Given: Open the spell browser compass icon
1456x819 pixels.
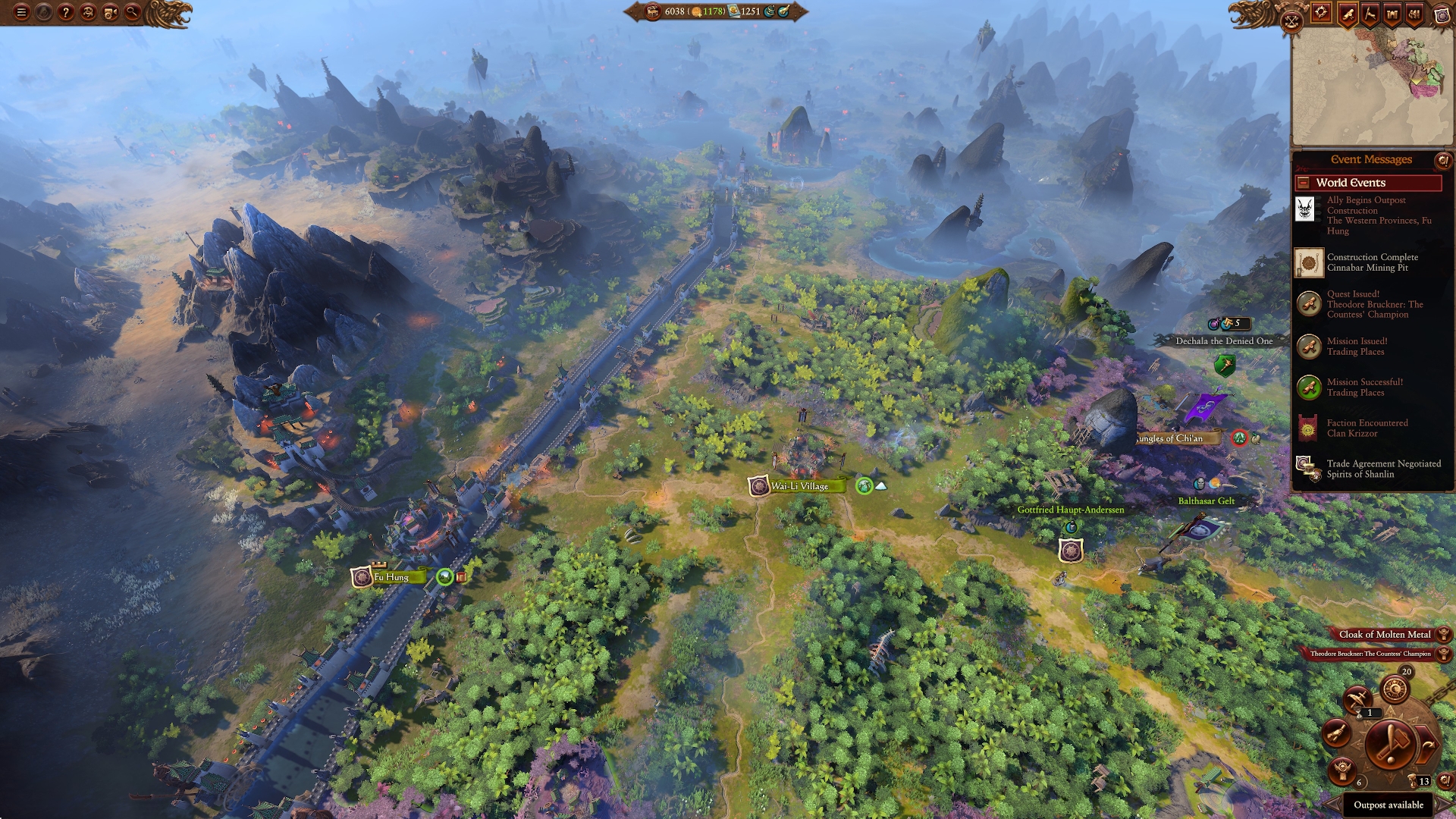Looking at the screenshot, I should tap(1322, 14).
